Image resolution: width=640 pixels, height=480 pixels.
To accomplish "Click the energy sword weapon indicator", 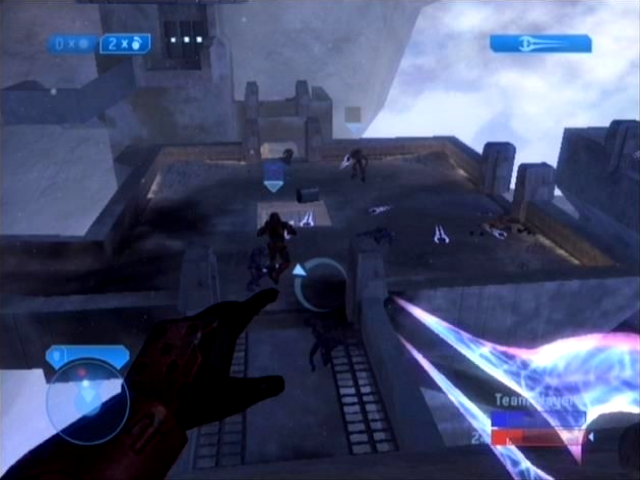I will [540, 43].
